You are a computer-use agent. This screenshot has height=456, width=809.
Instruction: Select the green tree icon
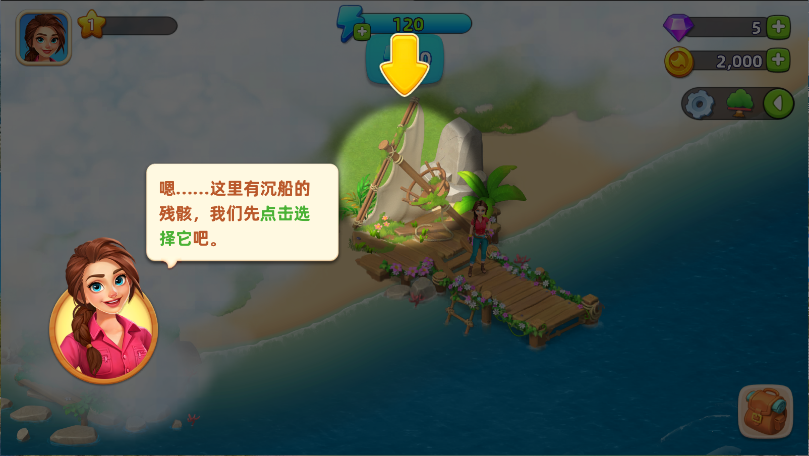740,103
